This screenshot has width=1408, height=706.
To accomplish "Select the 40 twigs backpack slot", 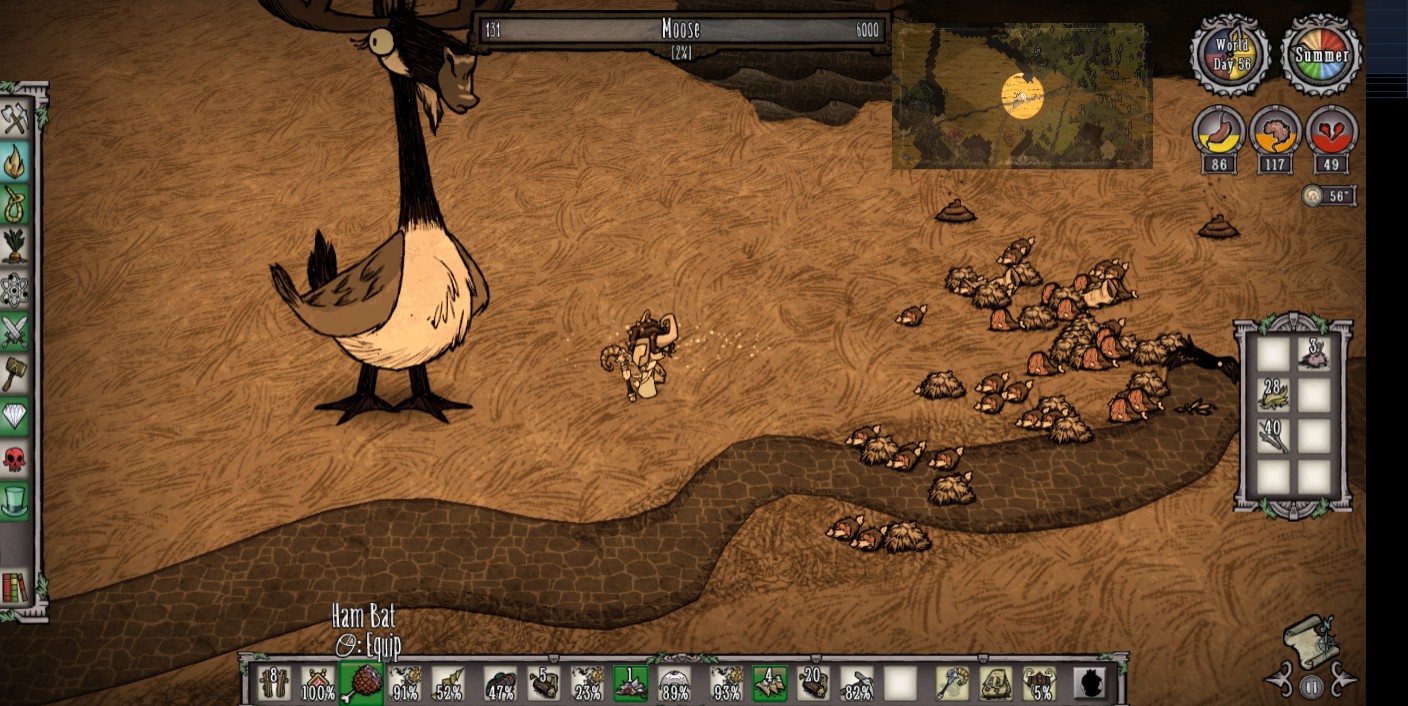I will point(1273,436).
